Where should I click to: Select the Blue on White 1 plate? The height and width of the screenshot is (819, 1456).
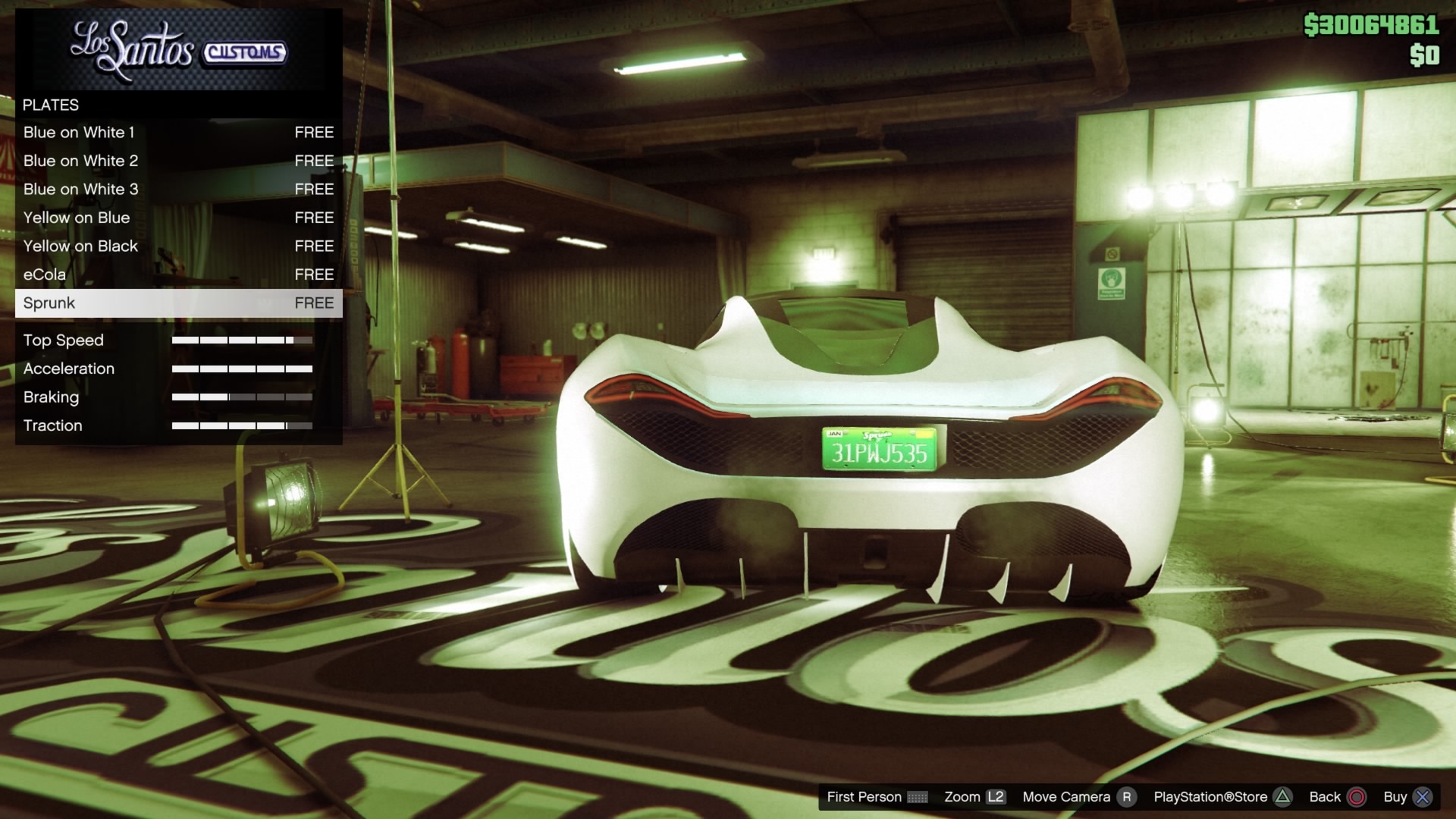click(178, 133)
